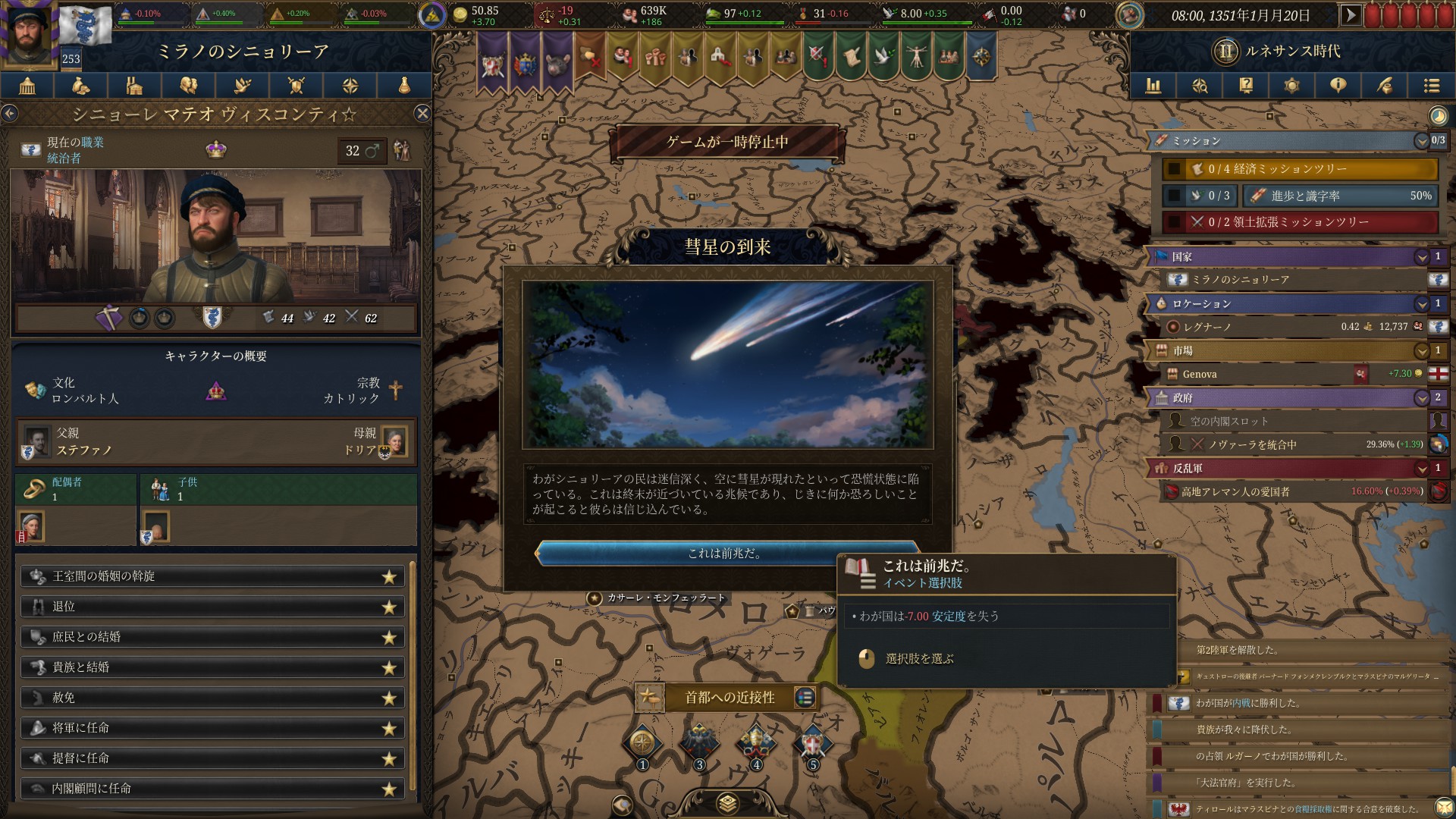Open the statistics bar chart panel
Image resolution: width=1456 pixels, height=819 pixels.
click(x=1153, y=86)
